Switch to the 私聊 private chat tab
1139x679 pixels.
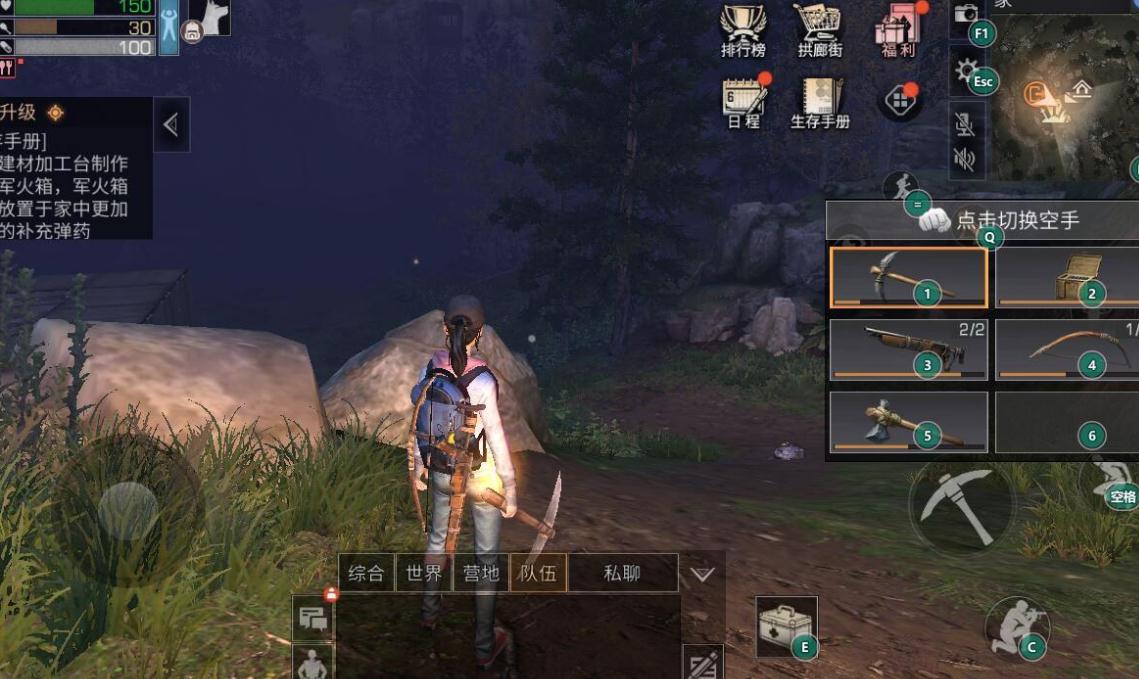(622, 574)
